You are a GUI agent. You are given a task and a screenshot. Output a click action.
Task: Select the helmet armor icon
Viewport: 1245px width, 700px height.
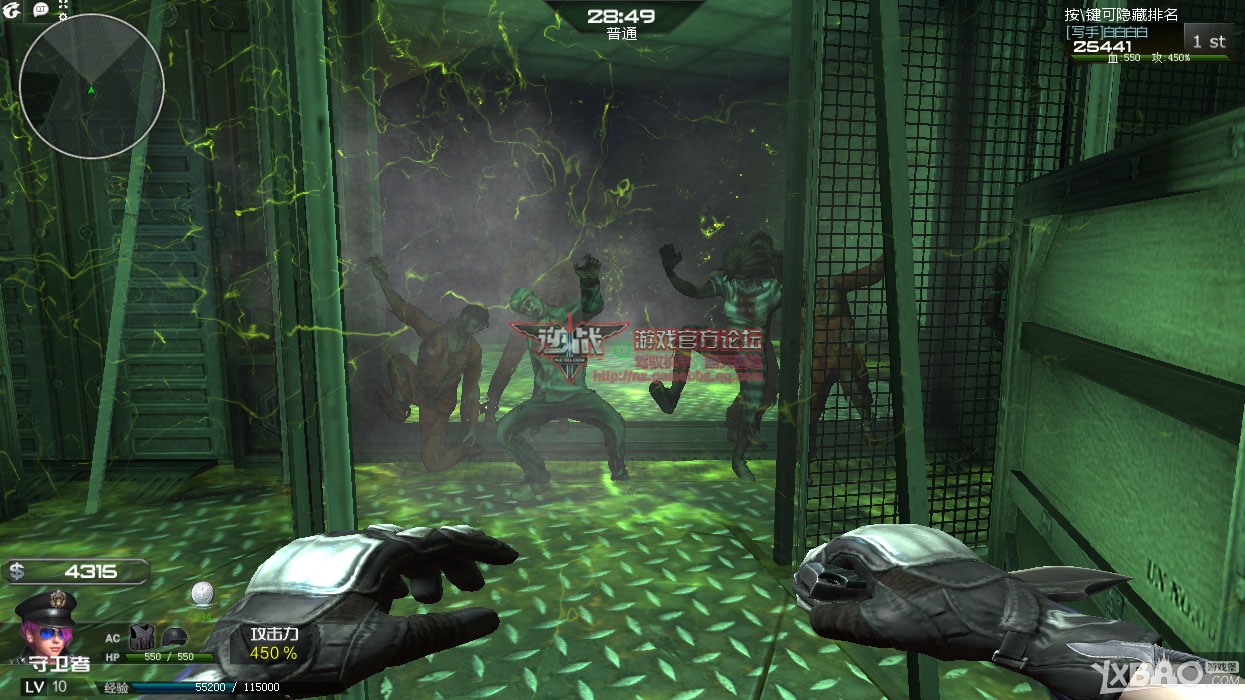coord(174,636)
